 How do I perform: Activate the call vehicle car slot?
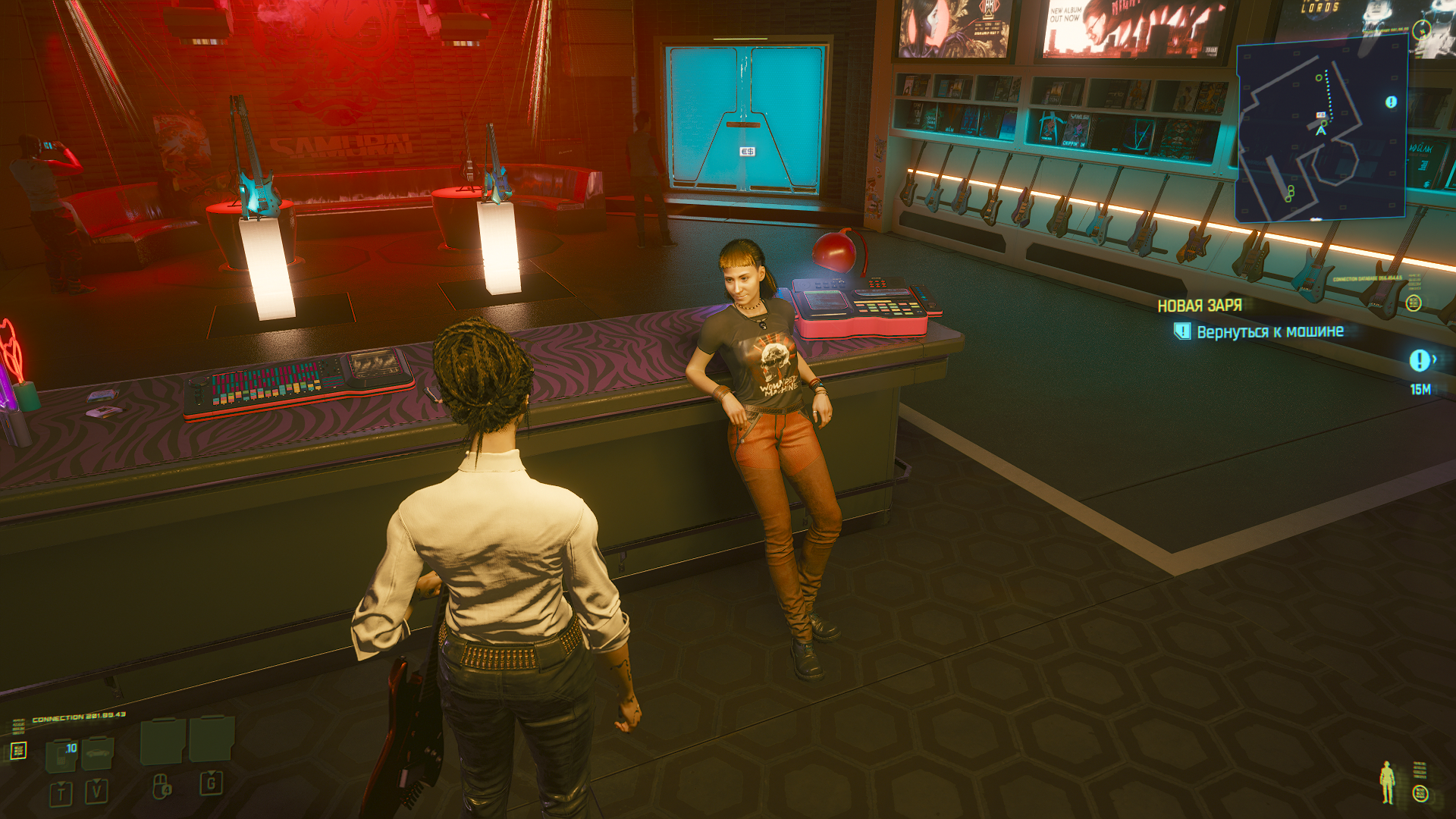(98, 754)
